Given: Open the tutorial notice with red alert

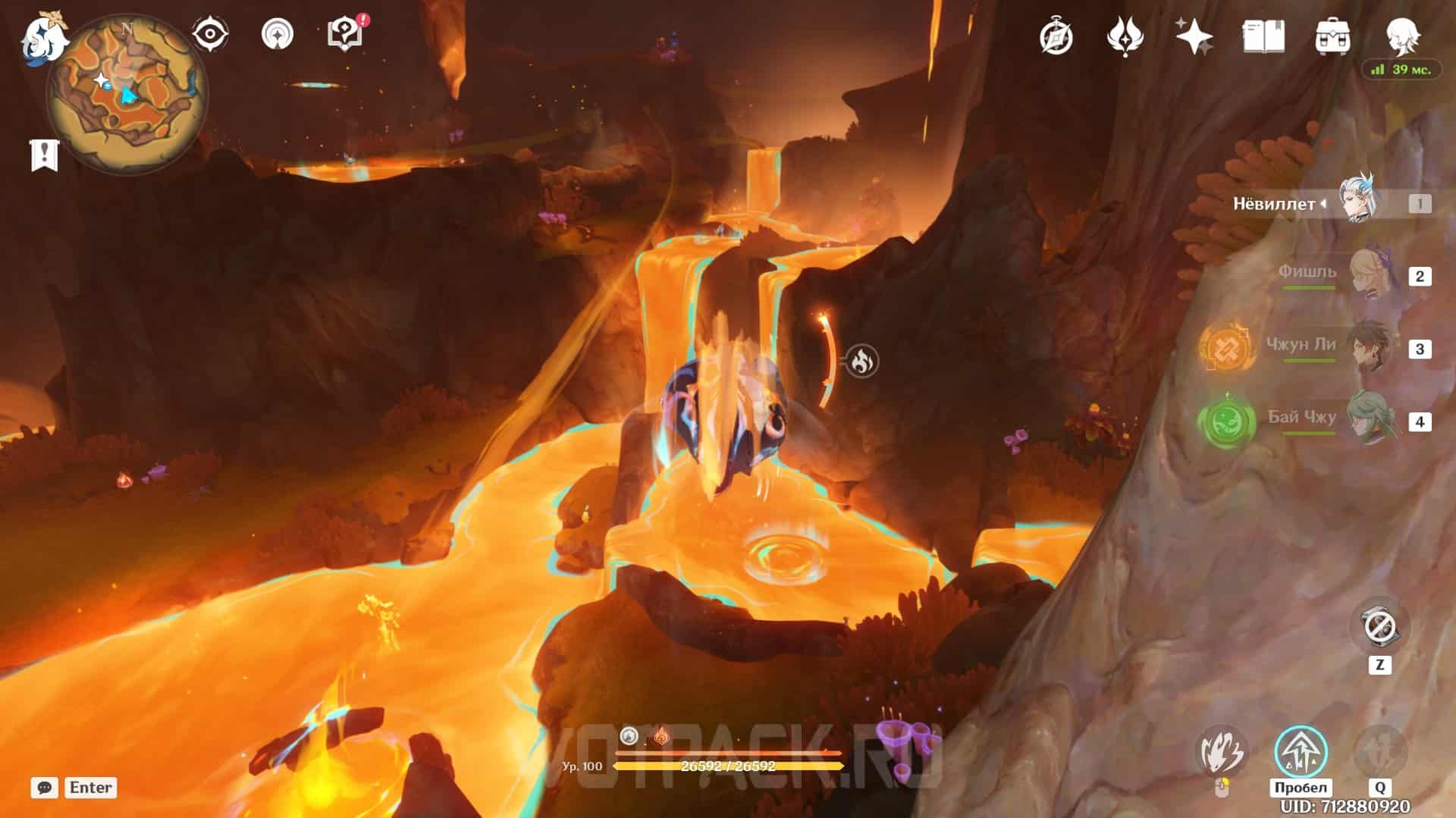Looking at the screenshot, I should coord(345,34).
